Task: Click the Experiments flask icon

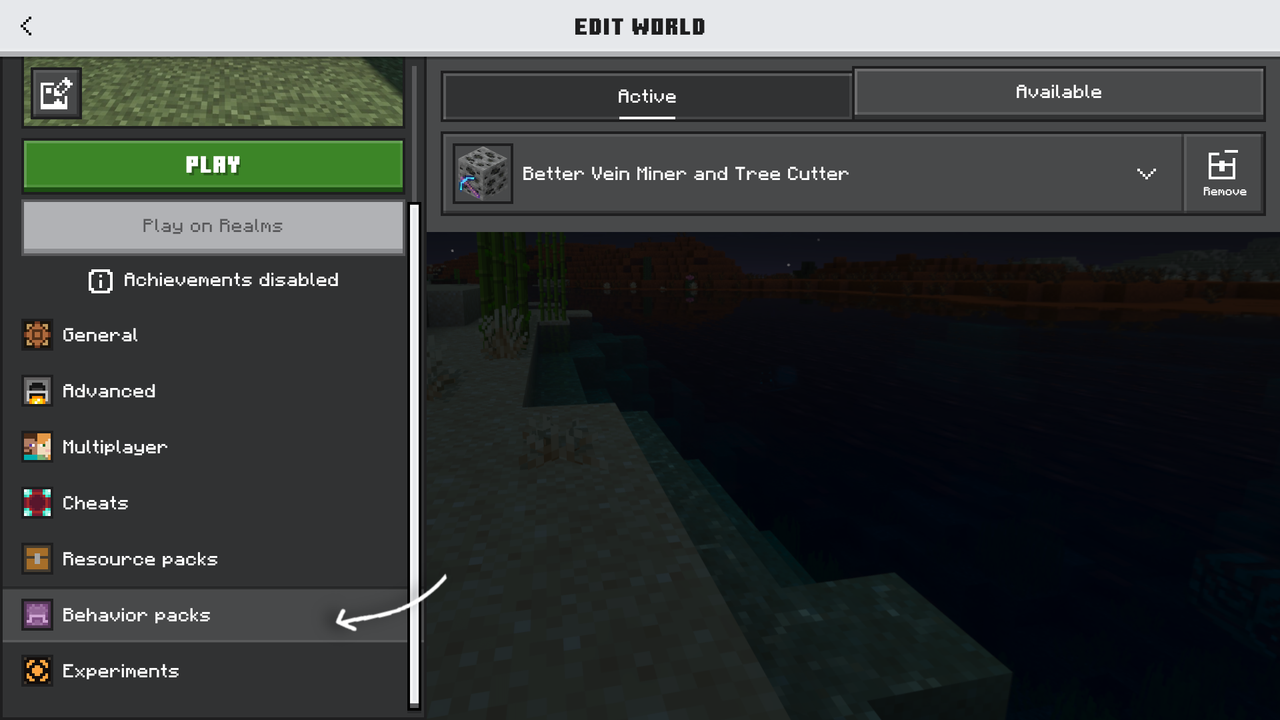Action: click(x=37, y=670)
